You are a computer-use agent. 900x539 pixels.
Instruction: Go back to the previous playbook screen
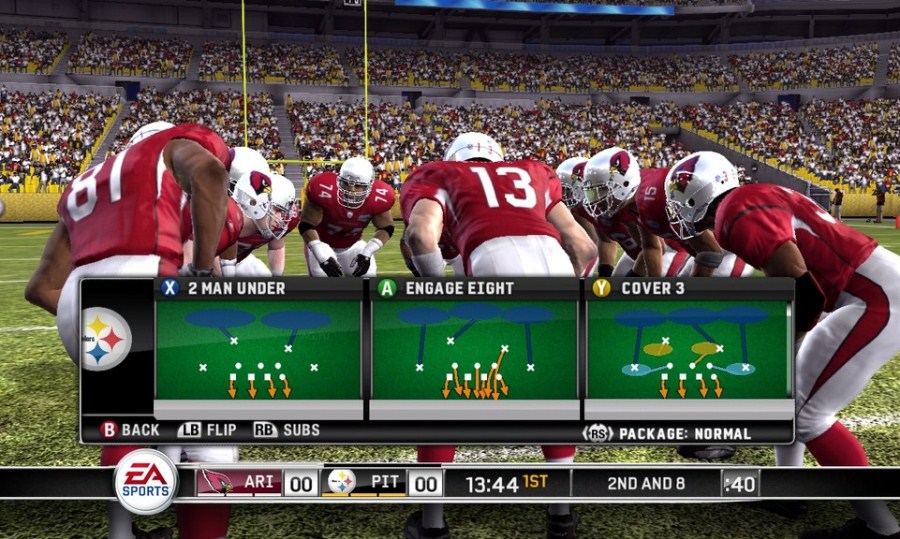tap(130, 430)
